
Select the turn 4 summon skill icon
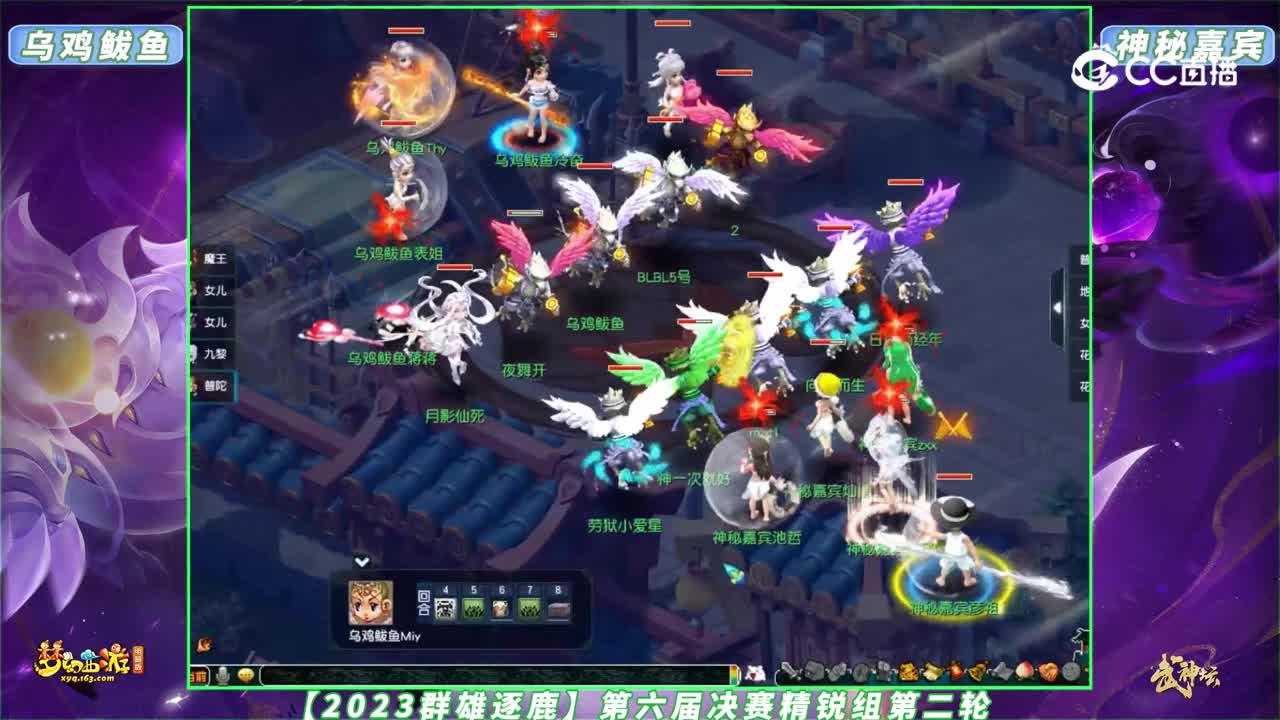coord(444,605)
